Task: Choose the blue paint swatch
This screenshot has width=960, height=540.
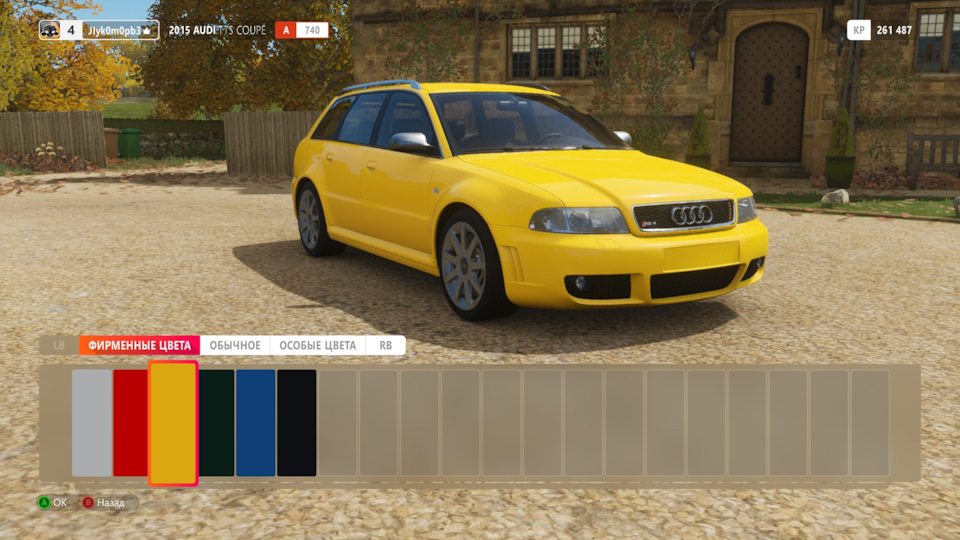Action: click(256, 423)
